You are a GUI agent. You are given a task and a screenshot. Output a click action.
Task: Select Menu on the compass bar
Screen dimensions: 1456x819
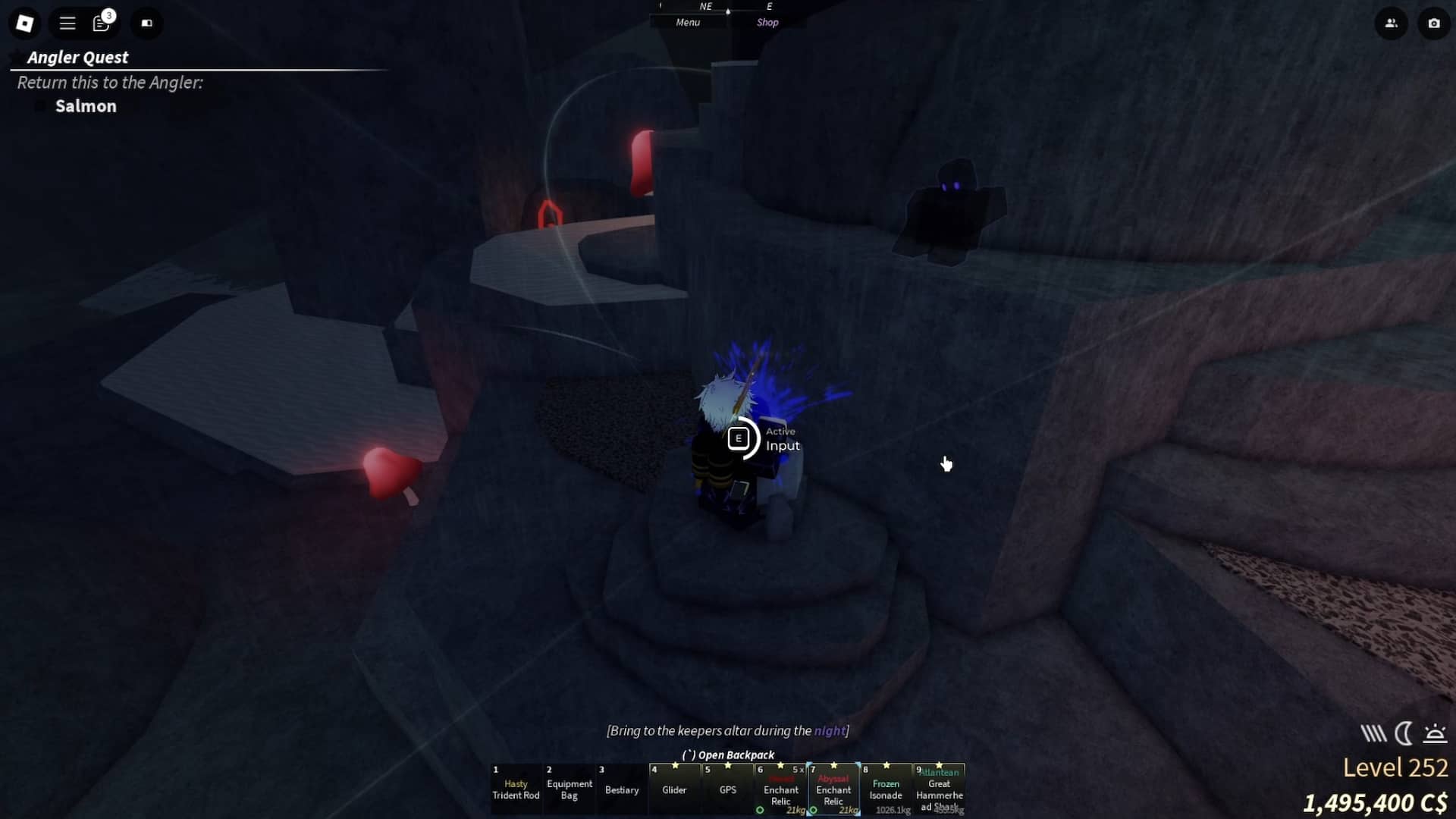coord(686,22)
